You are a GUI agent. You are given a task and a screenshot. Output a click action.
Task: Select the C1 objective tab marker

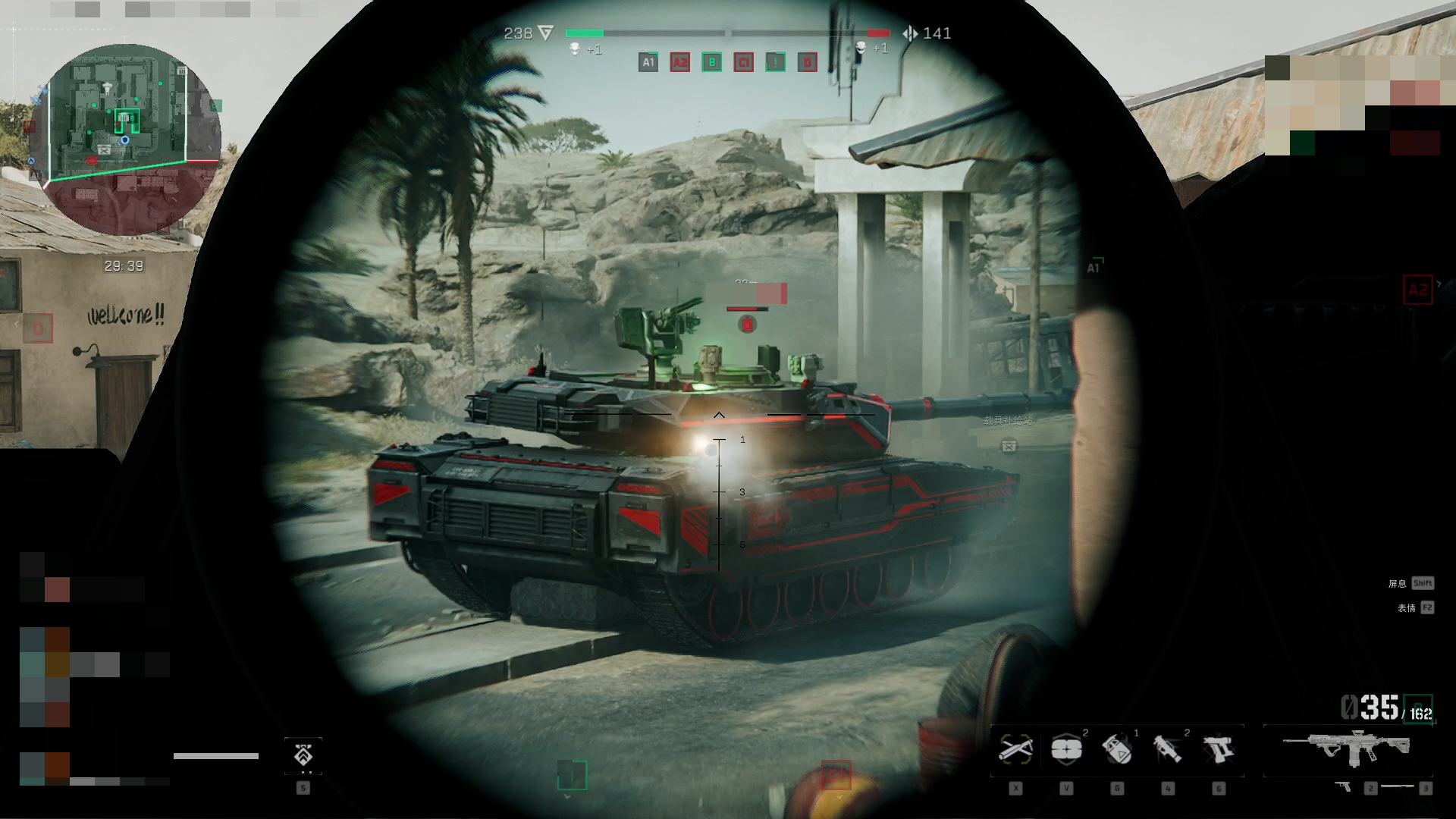click(743, 62)
